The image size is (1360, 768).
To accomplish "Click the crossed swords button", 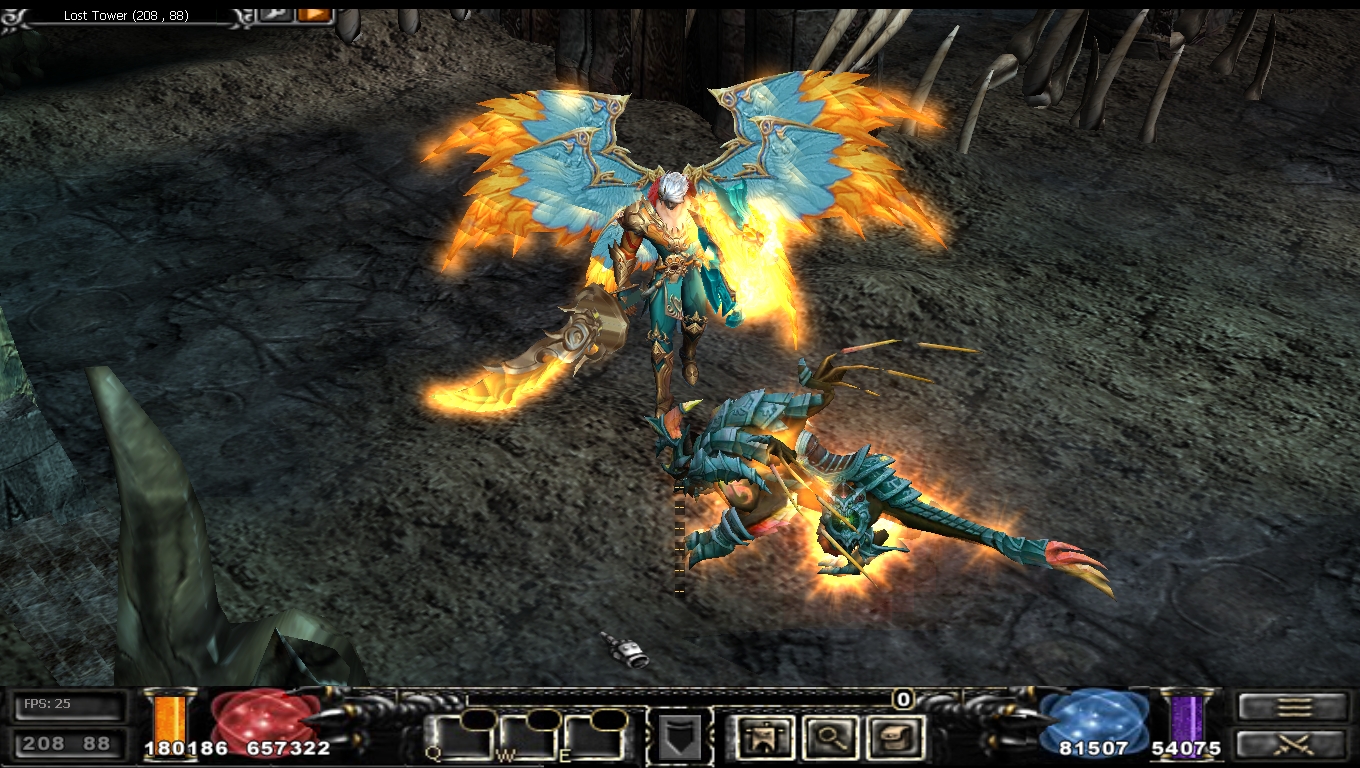I will pos(1292,744).
